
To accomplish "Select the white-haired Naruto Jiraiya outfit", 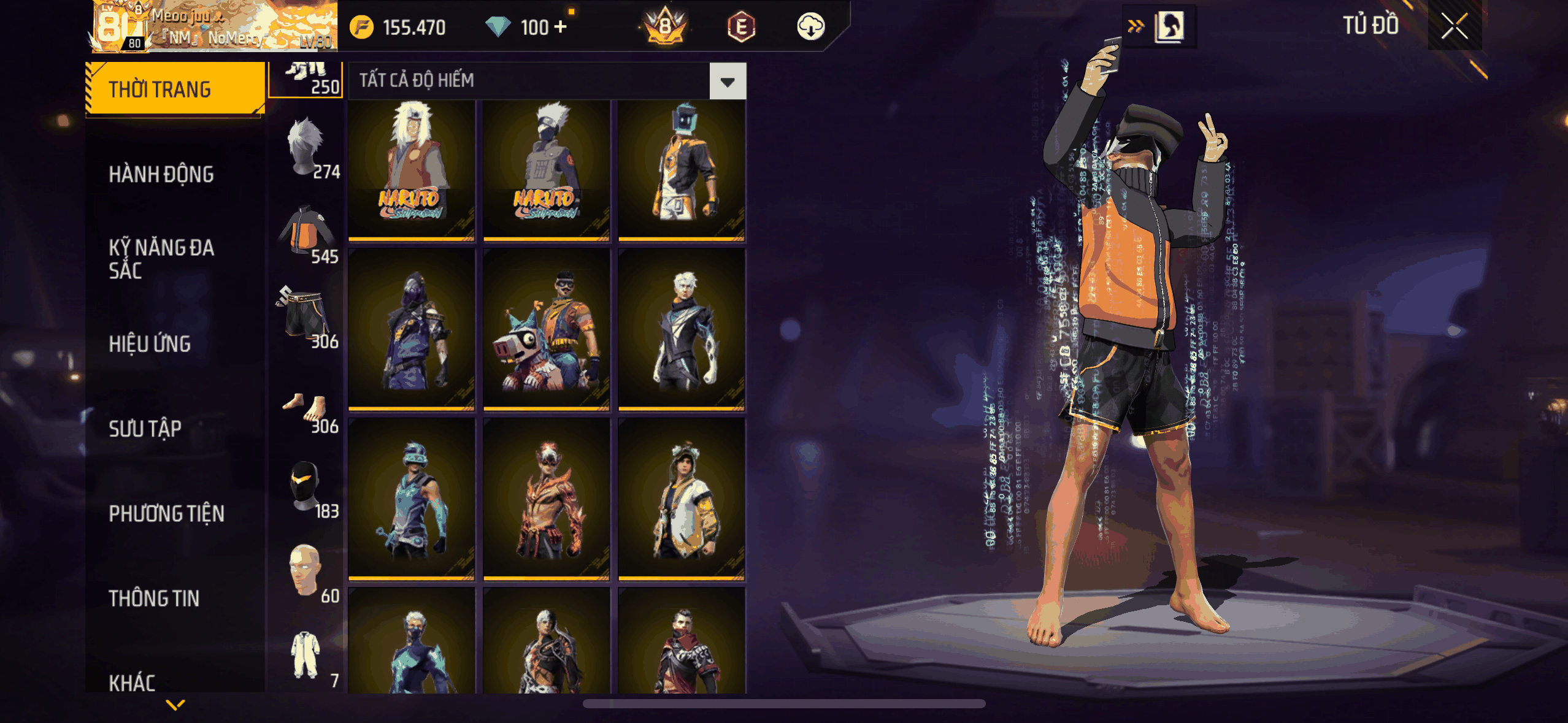I will pos(412,170).
